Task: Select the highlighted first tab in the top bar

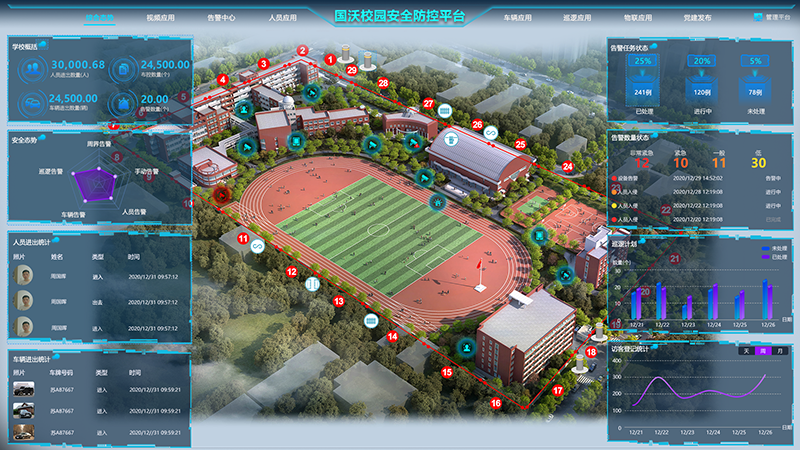Action: (99, 18)
